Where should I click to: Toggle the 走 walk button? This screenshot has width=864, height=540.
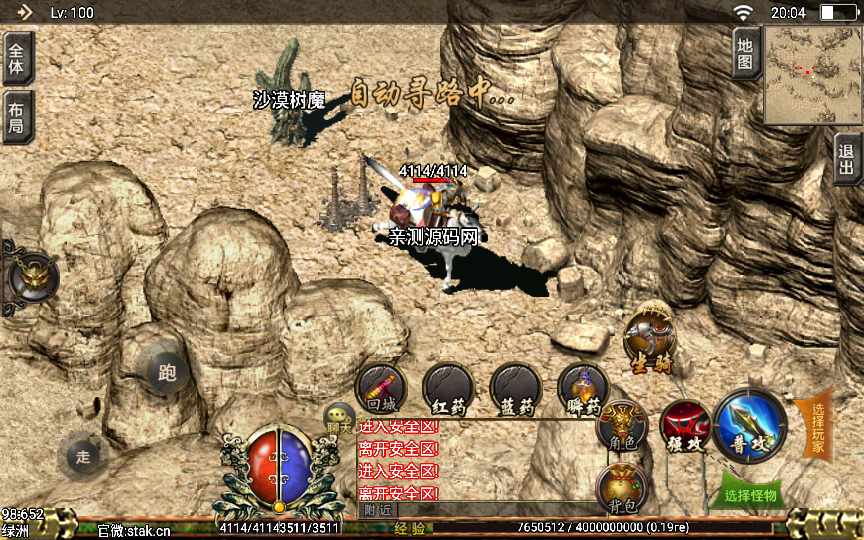(x=83, y=457)
